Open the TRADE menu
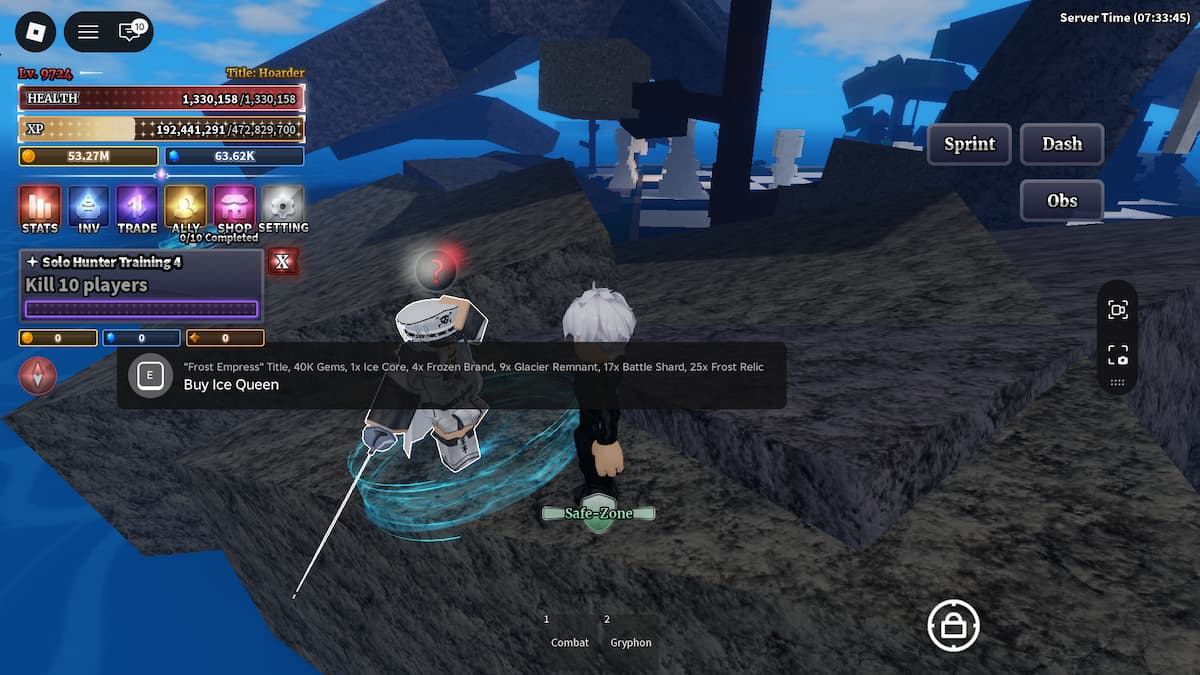Viewport: 1200px width, 675px height. point(137,209)
